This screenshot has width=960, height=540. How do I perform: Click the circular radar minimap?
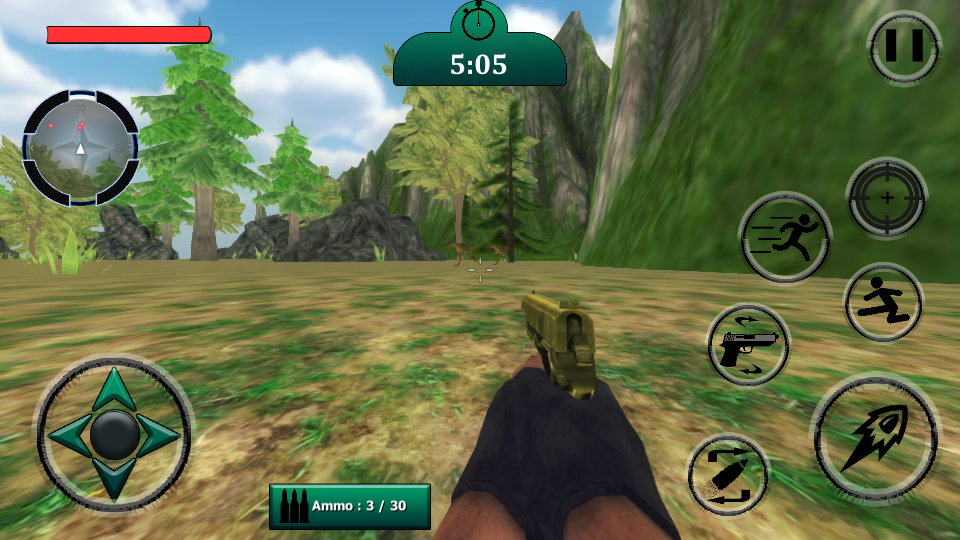[x=80, y=148]
